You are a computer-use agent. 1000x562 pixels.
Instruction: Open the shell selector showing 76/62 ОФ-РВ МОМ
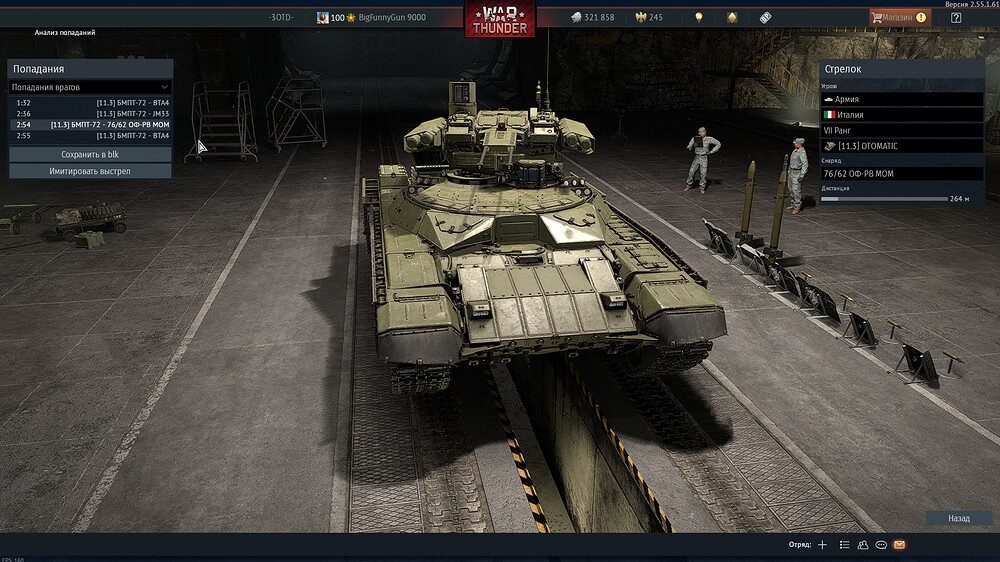902,174
